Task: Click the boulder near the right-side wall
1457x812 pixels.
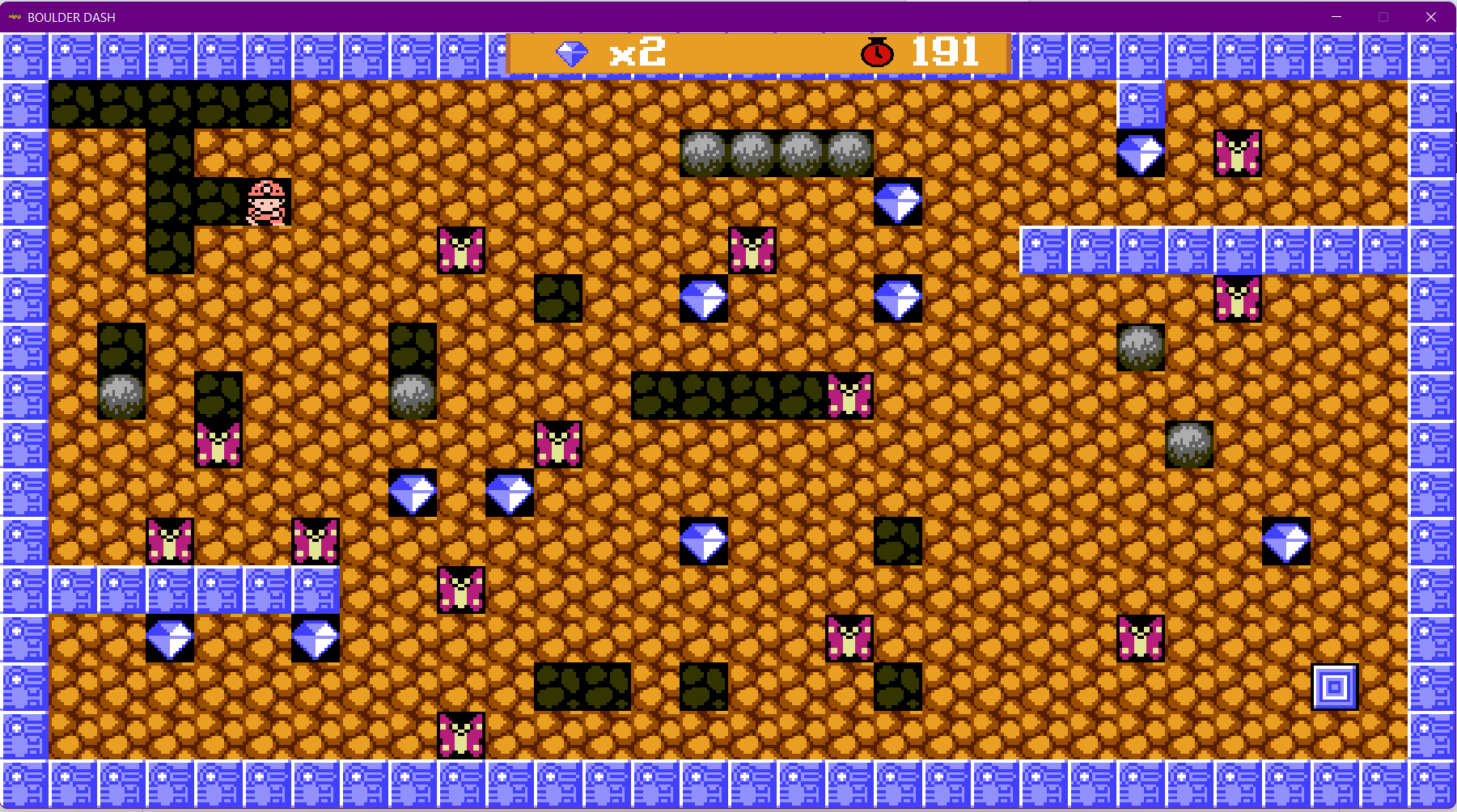Action: click(x=1189, y=443)
